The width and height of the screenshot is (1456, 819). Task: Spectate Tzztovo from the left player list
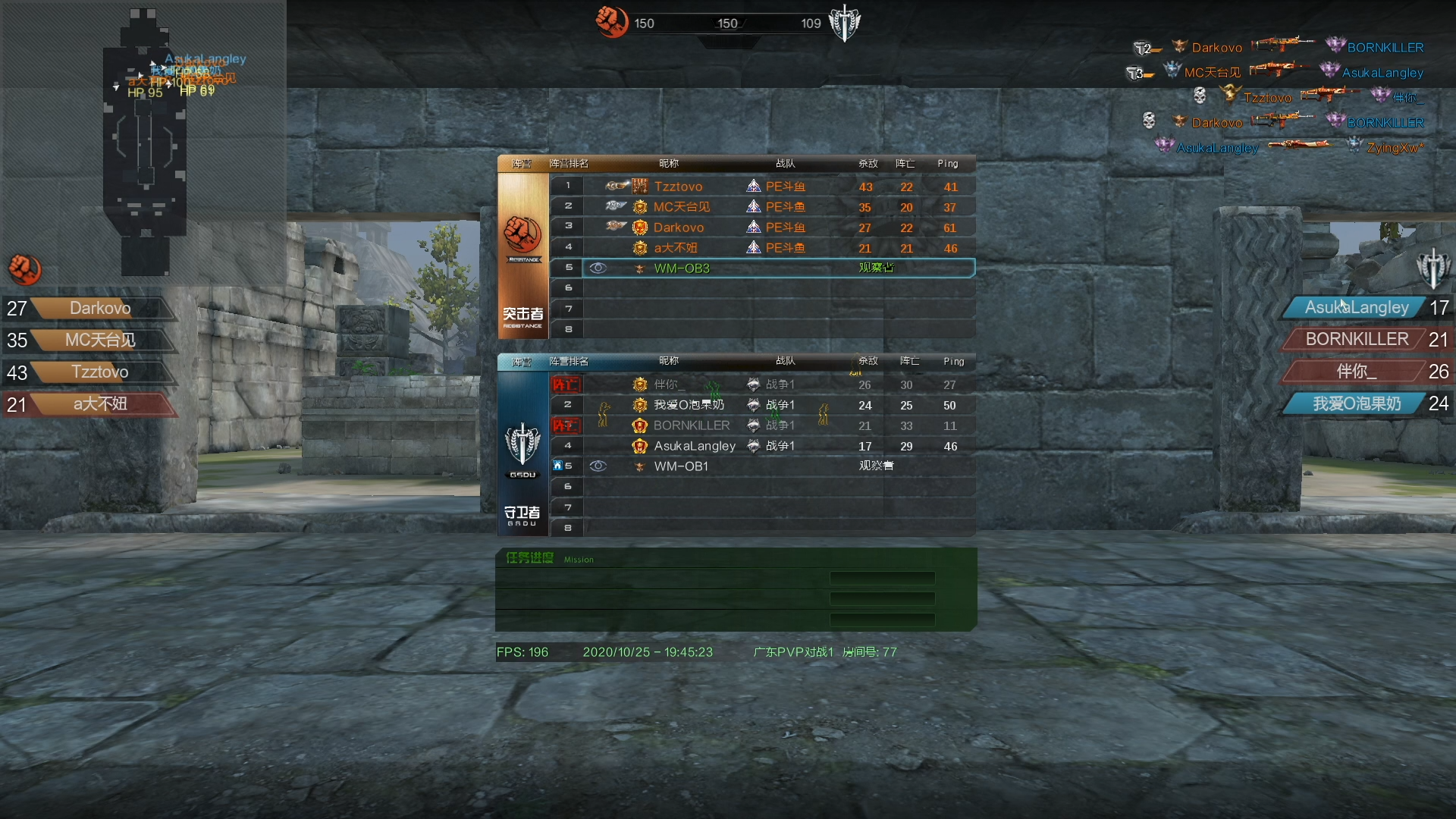100,372
